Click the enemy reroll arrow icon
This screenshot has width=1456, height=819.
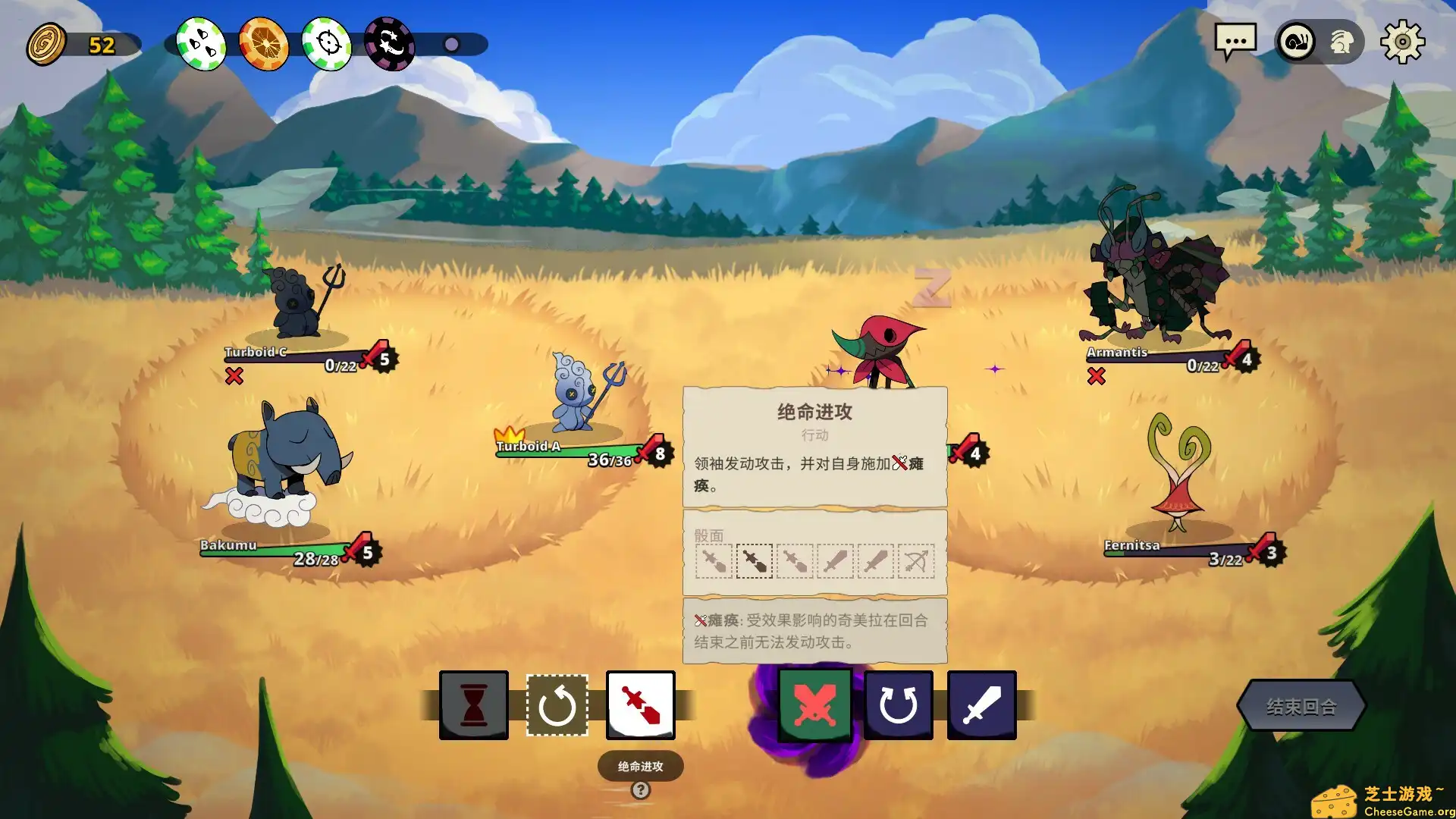click(x=899, y=704)
